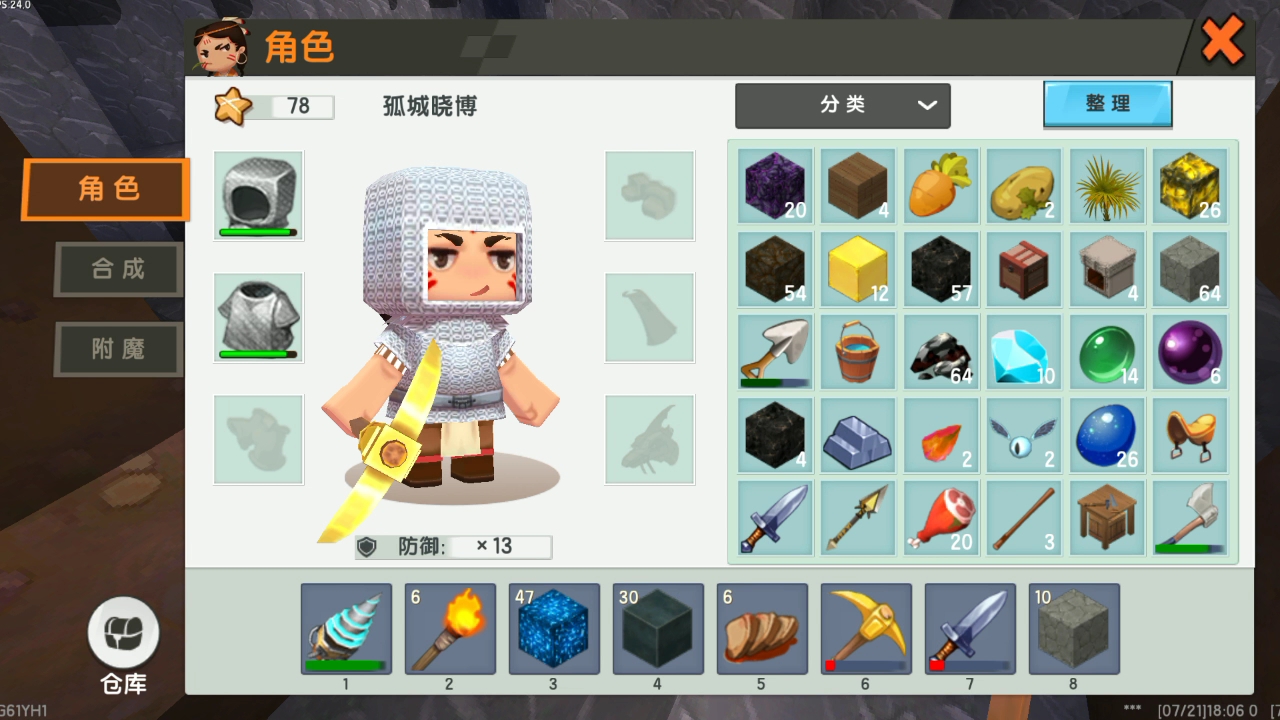Select the workbench item in the inventory

[x=1106, y=516]
